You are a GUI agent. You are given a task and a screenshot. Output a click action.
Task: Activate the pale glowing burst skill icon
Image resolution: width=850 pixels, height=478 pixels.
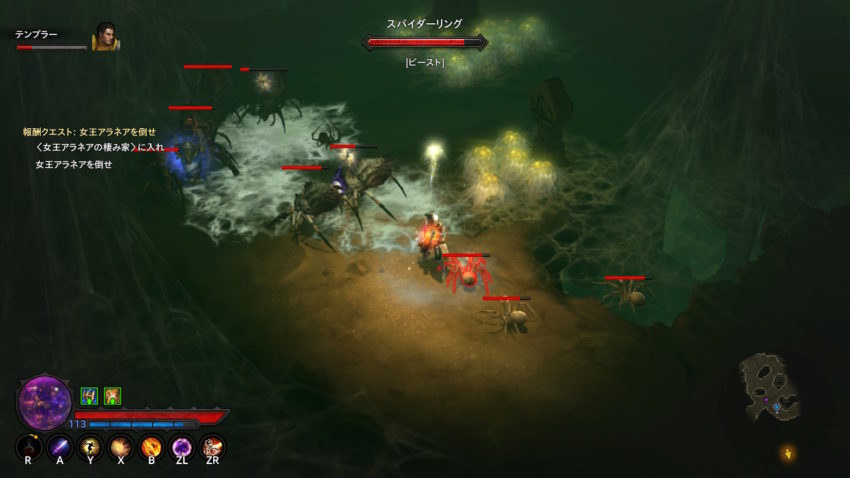point(120,447)
